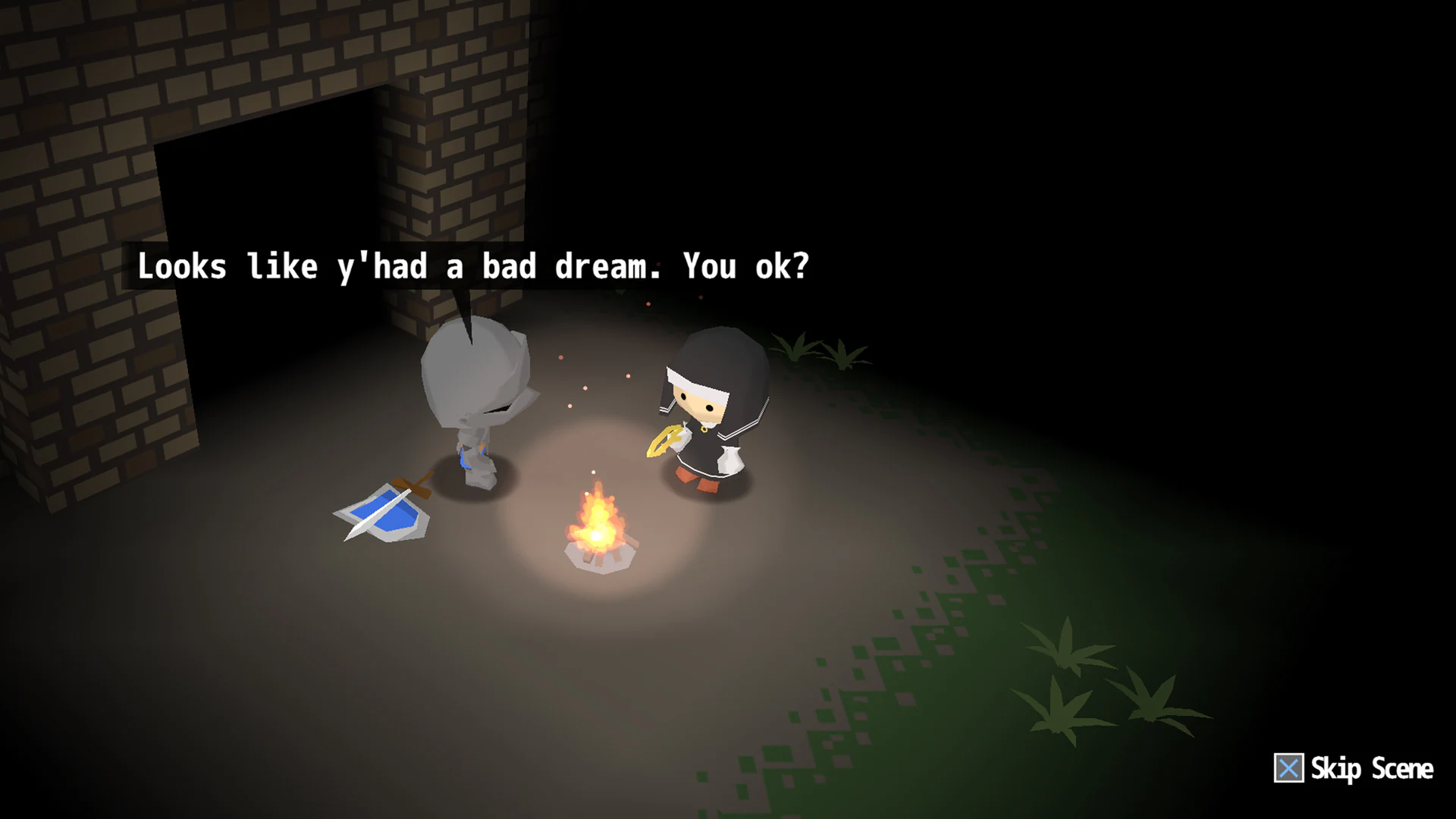Image resolution: width=1456 pixels, height=819 pixels.
Task: Click the Skip Scene label
Action: pyautogui.click(x=1371, y=769)
